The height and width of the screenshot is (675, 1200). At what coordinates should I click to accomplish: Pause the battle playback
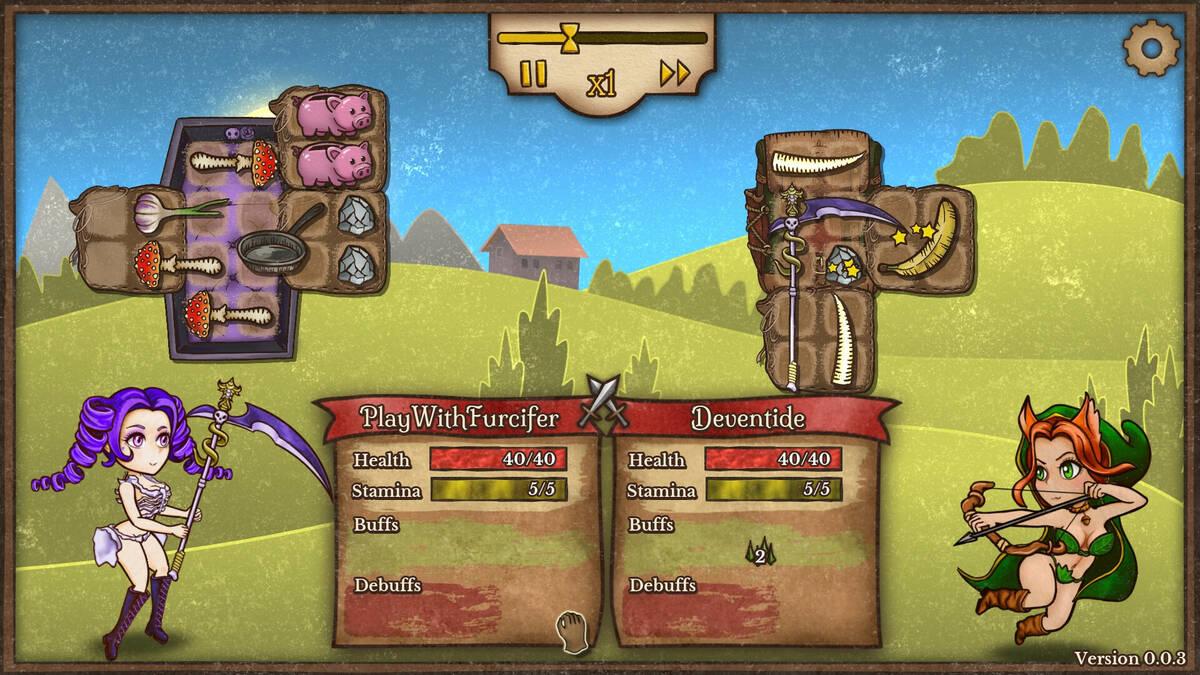[534, 74]
